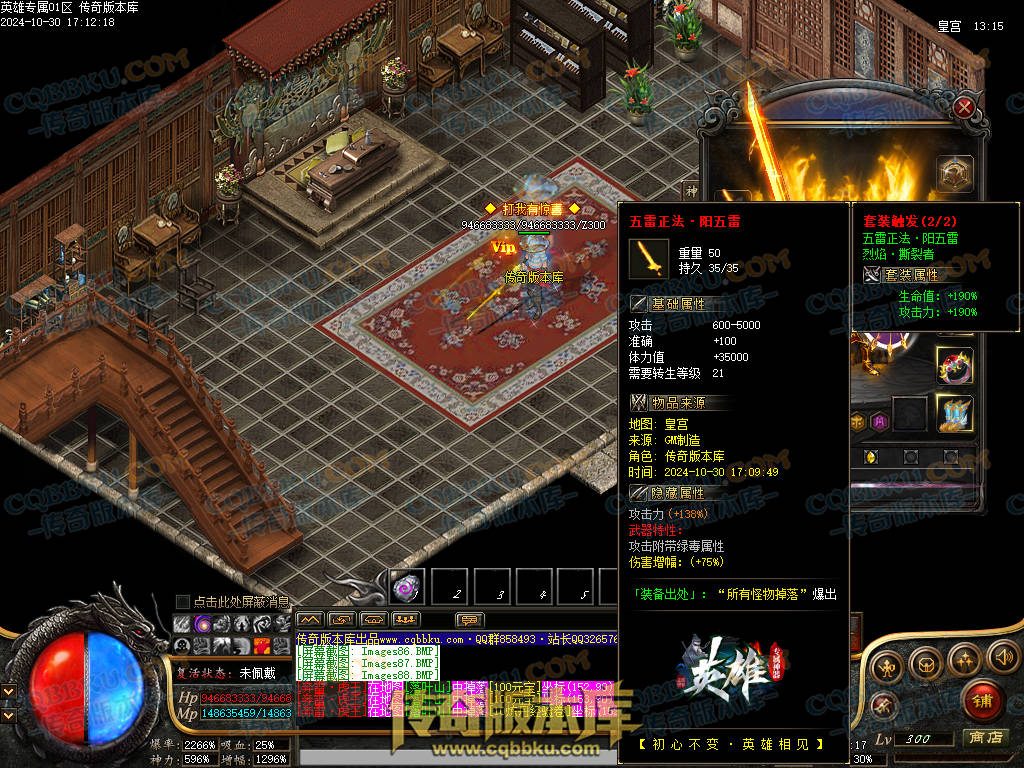The height and width of the screenshot is (768, 1024).
Task: Select the flaming red ring equipment slot
Action: click(954, 364)
